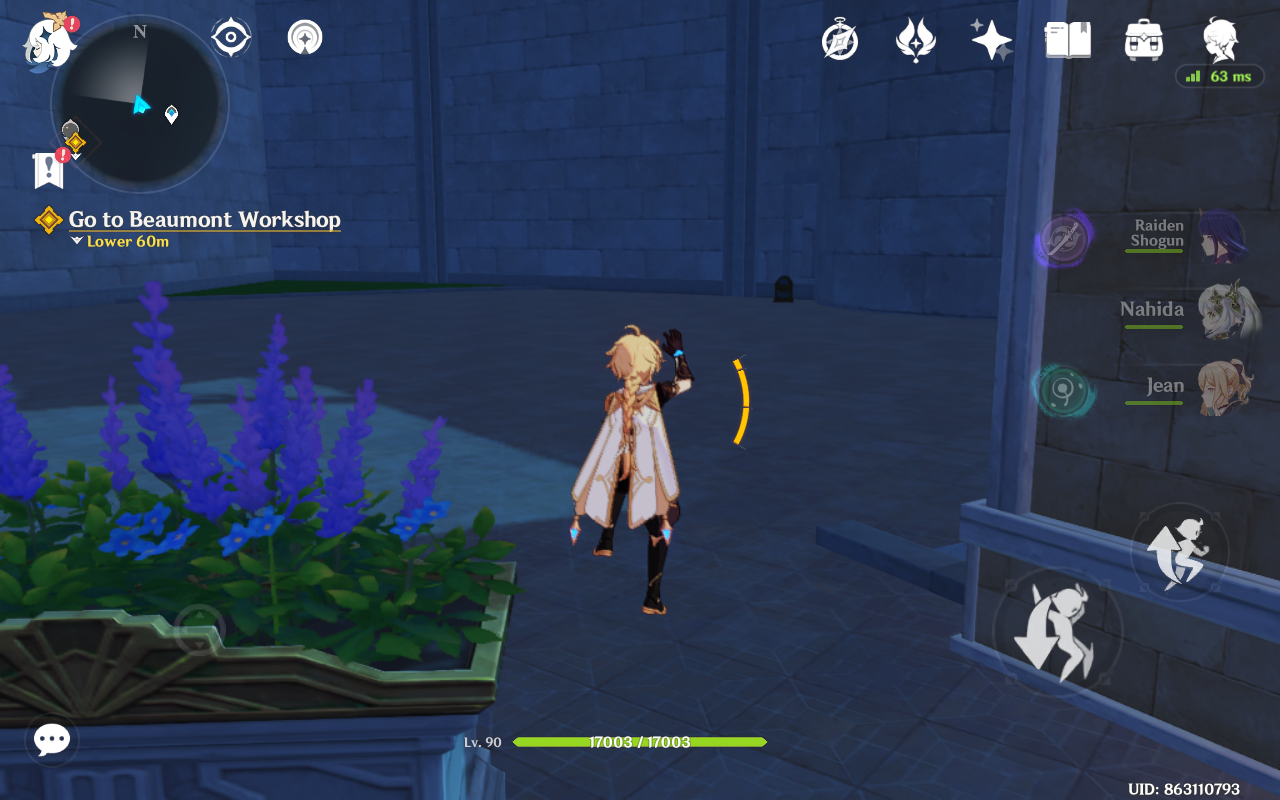The image size is (1280, 800).
Task: Click the Go to Beaumont Workshop quest text
Action: 203,219
